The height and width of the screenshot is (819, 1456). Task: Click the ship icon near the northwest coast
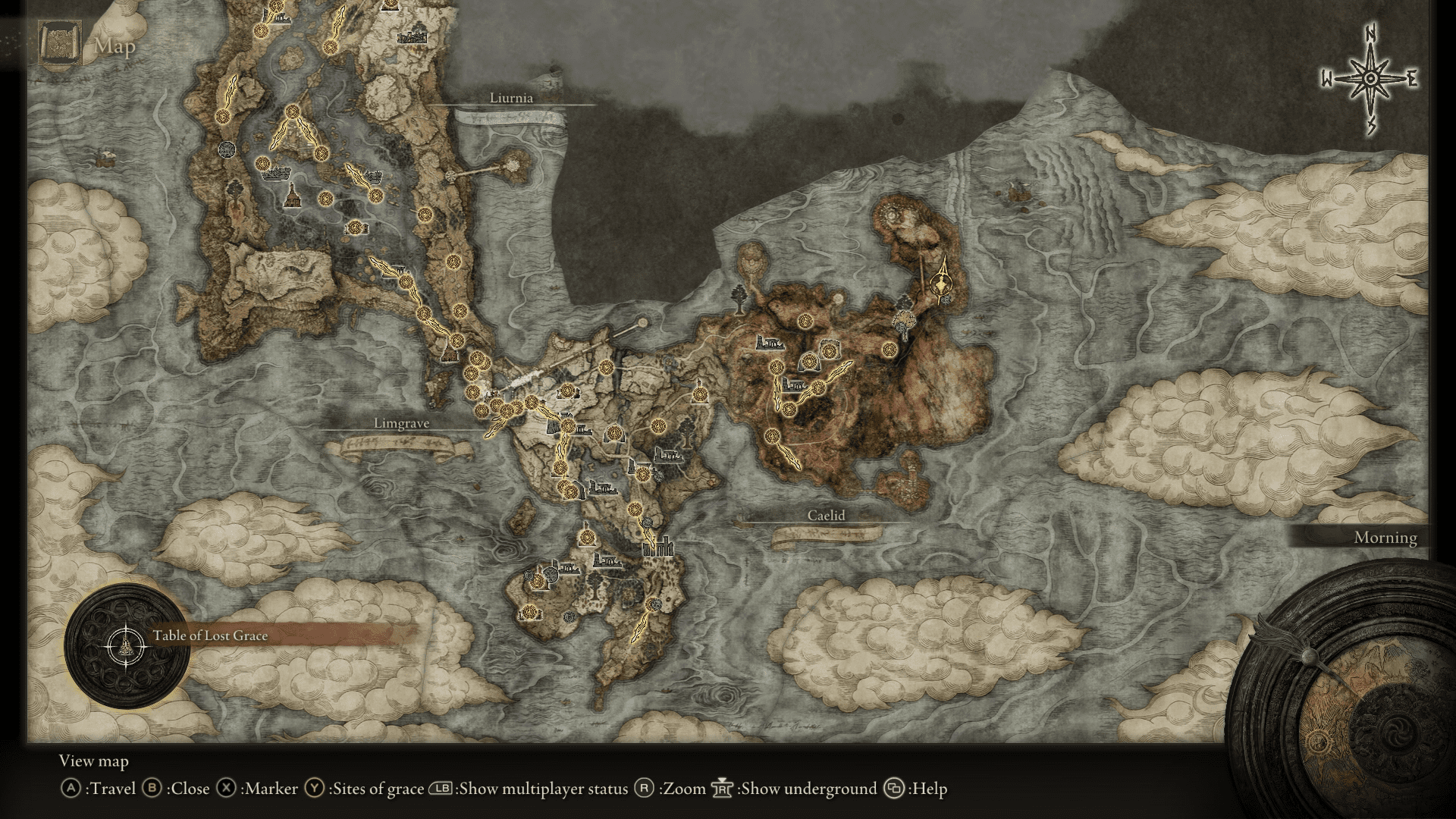tap(105, 159)
